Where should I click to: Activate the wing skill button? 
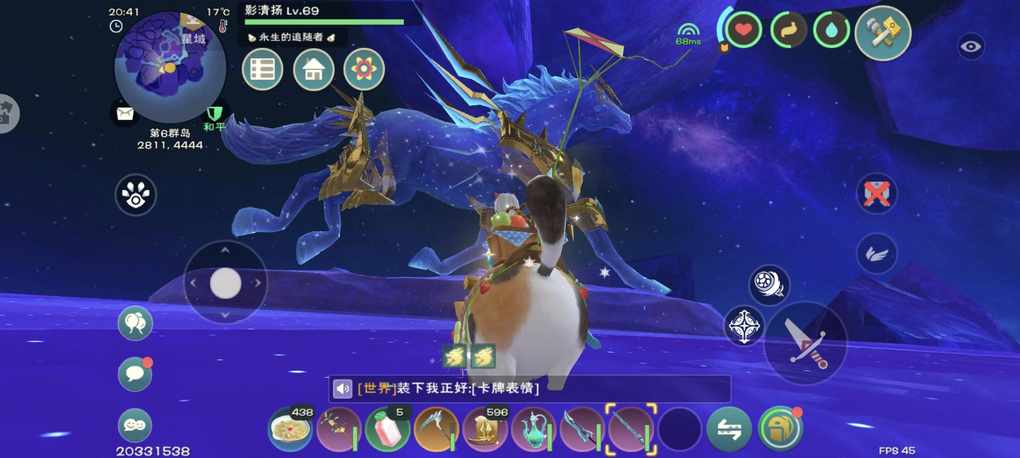(x=877, y=253)
